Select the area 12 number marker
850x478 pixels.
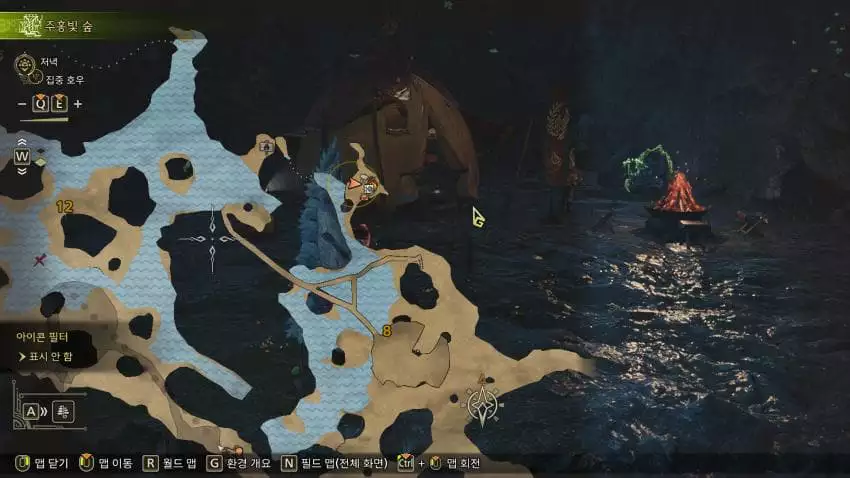coord(65,206)
